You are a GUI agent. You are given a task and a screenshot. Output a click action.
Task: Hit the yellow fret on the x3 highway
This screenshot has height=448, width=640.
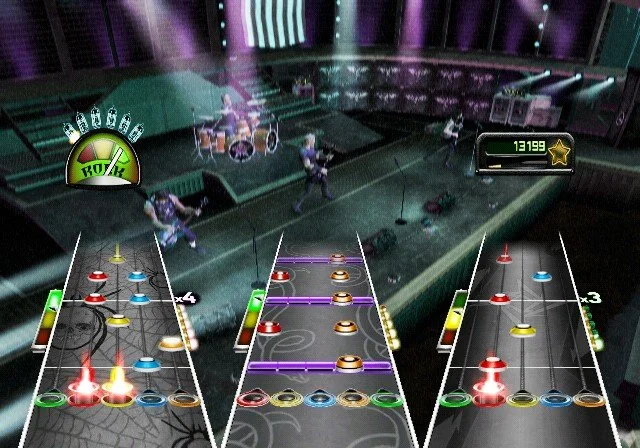[523, 400]
